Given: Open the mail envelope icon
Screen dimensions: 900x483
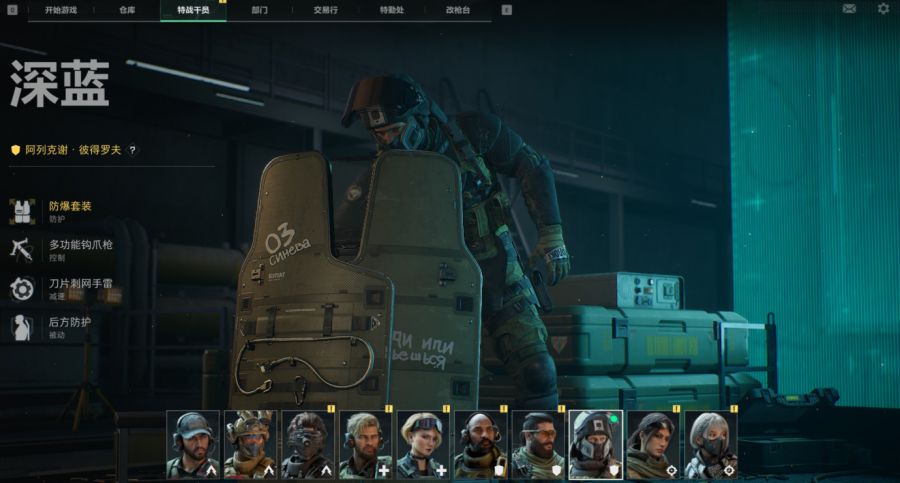Looking at the screenshot, I should (849, 9).
